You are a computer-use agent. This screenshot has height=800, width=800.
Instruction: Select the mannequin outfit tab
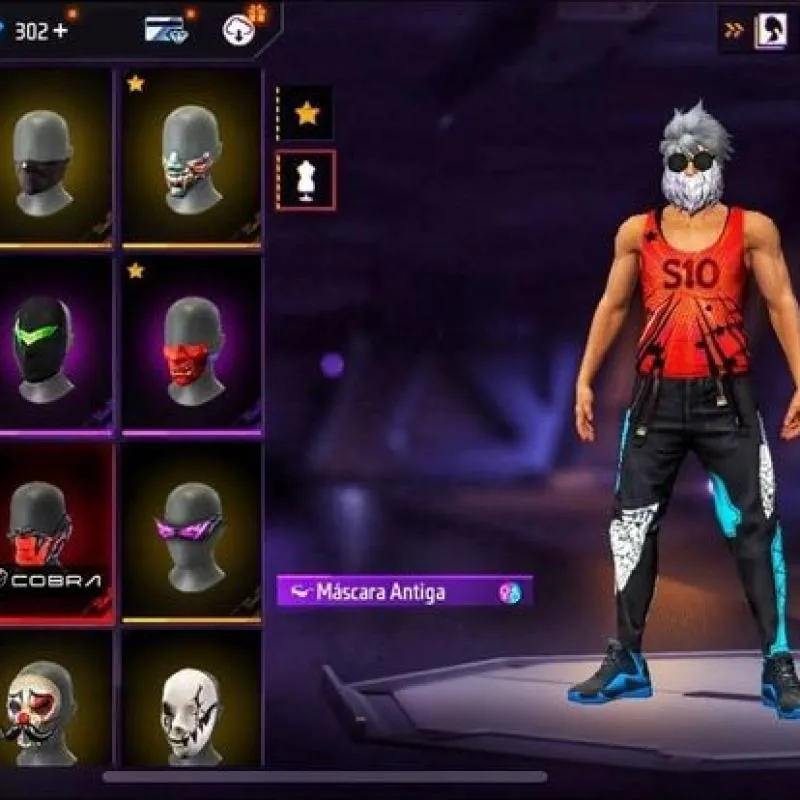(306, 180)
